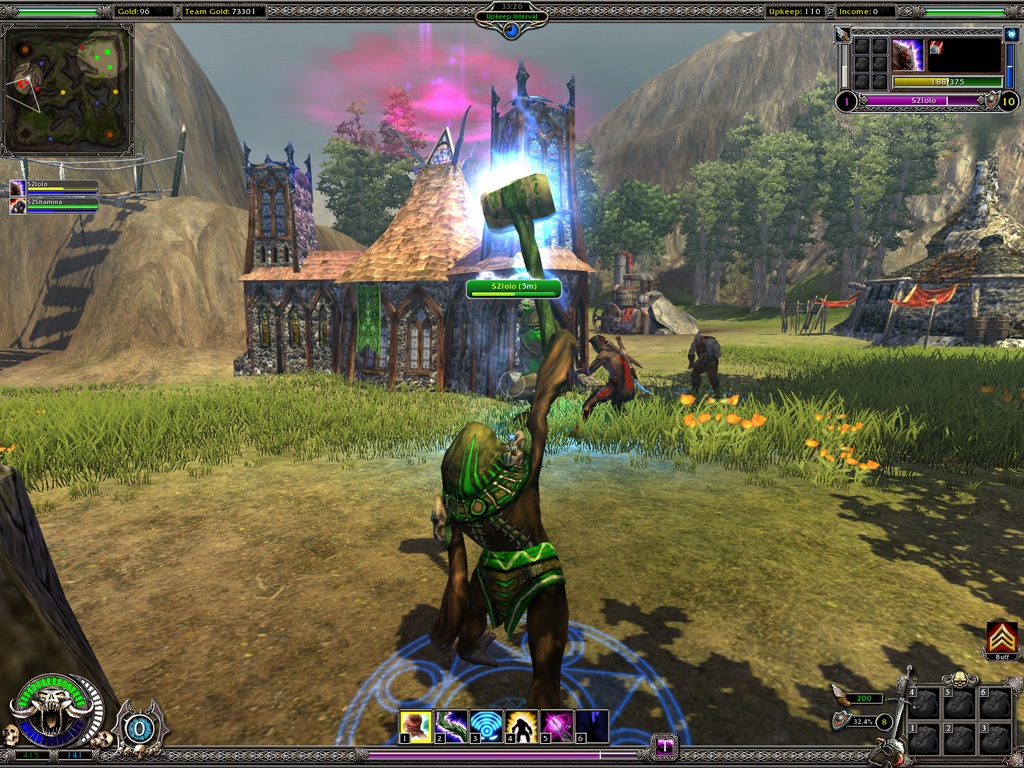Select the red chevron Buff button
Screen dimensions: 1024x768
coord(1001,638)
